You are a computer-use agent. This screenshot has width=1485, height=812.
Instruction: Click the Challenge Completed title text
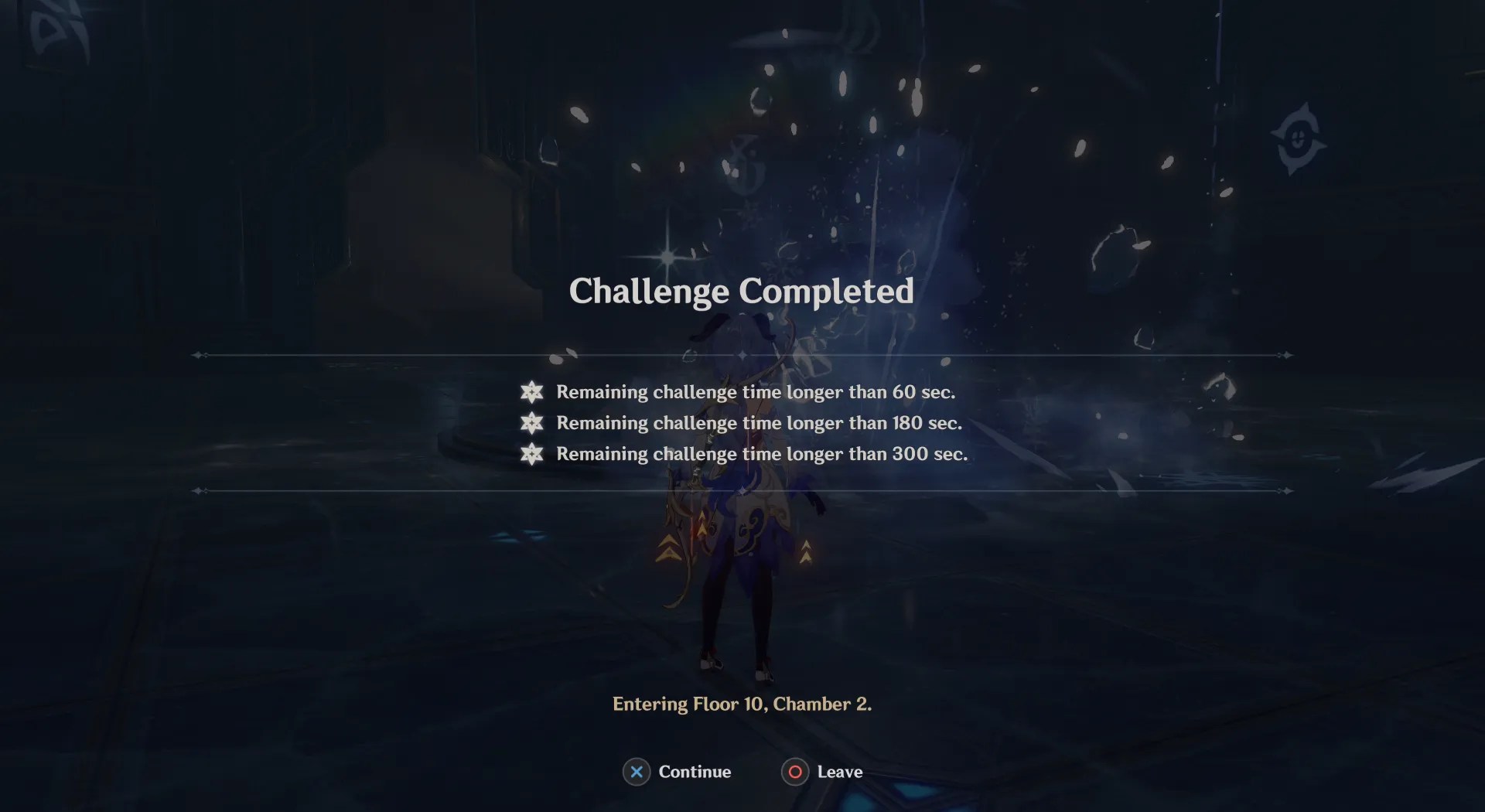(741, 292)
